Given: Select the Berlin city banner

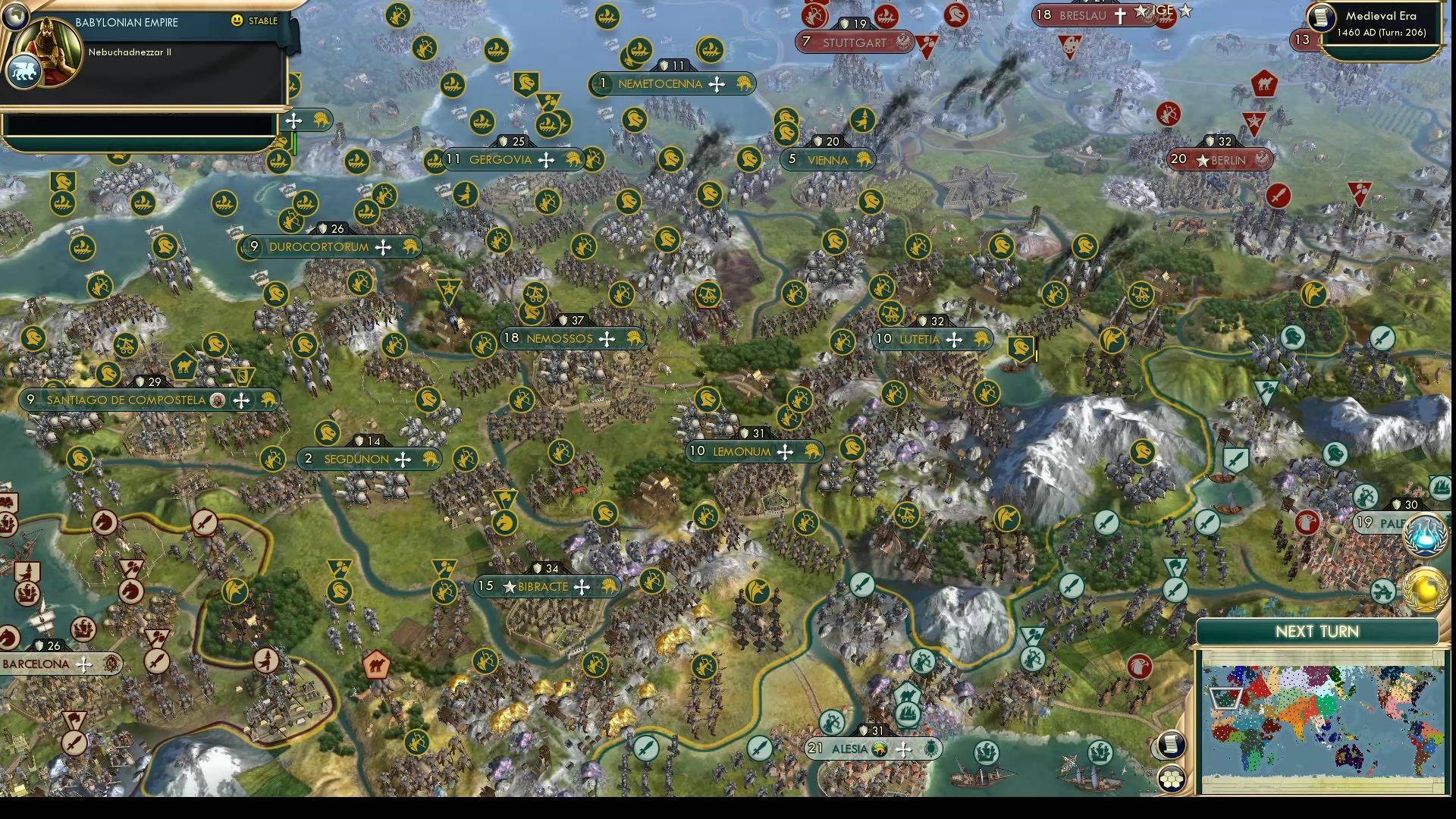Looking at the screenshot, I should [x=1221, y=160].
